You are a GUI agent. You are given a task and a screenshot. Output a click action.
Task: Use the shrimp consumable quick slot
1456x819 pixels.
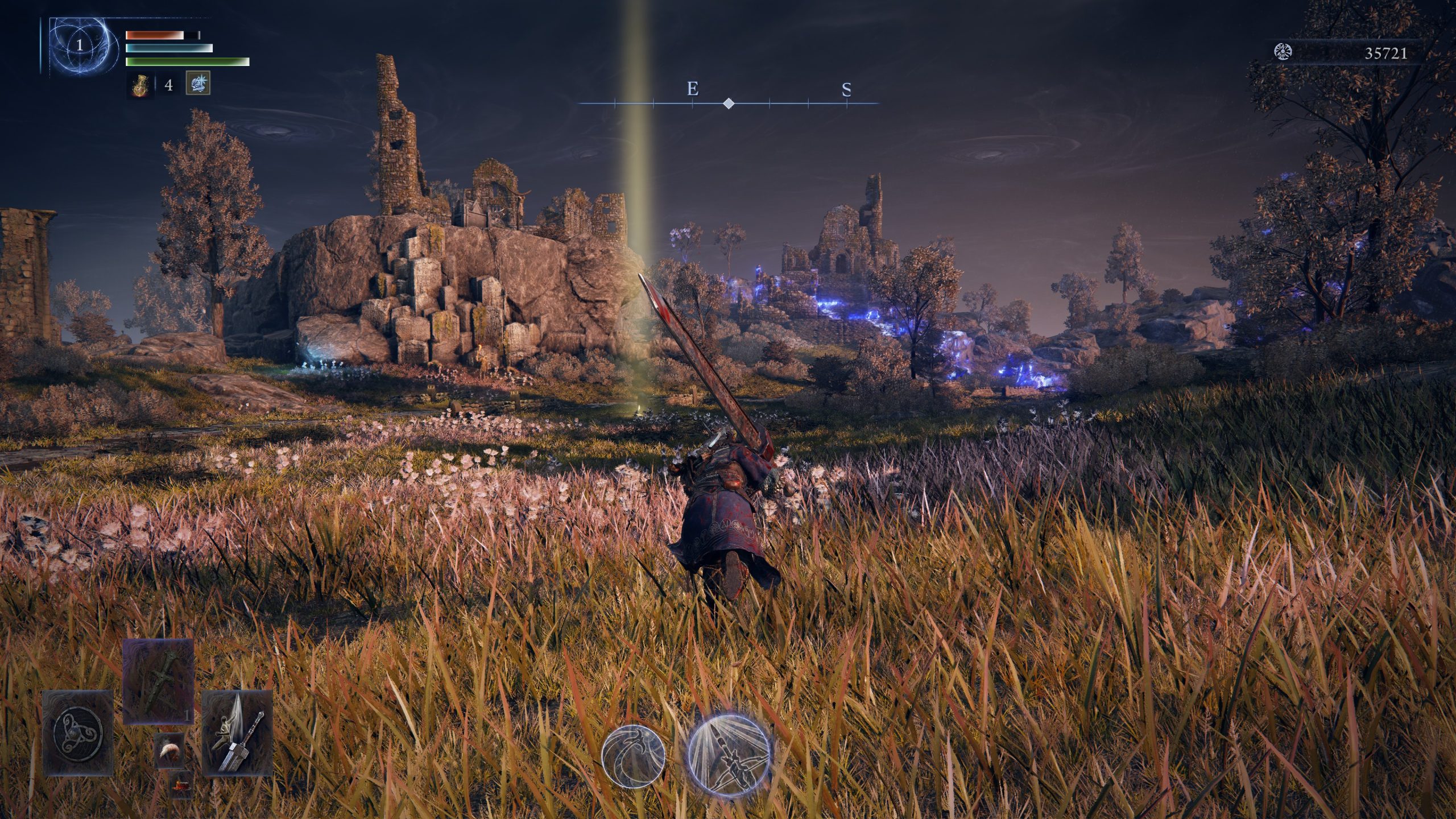coord(169,750)
